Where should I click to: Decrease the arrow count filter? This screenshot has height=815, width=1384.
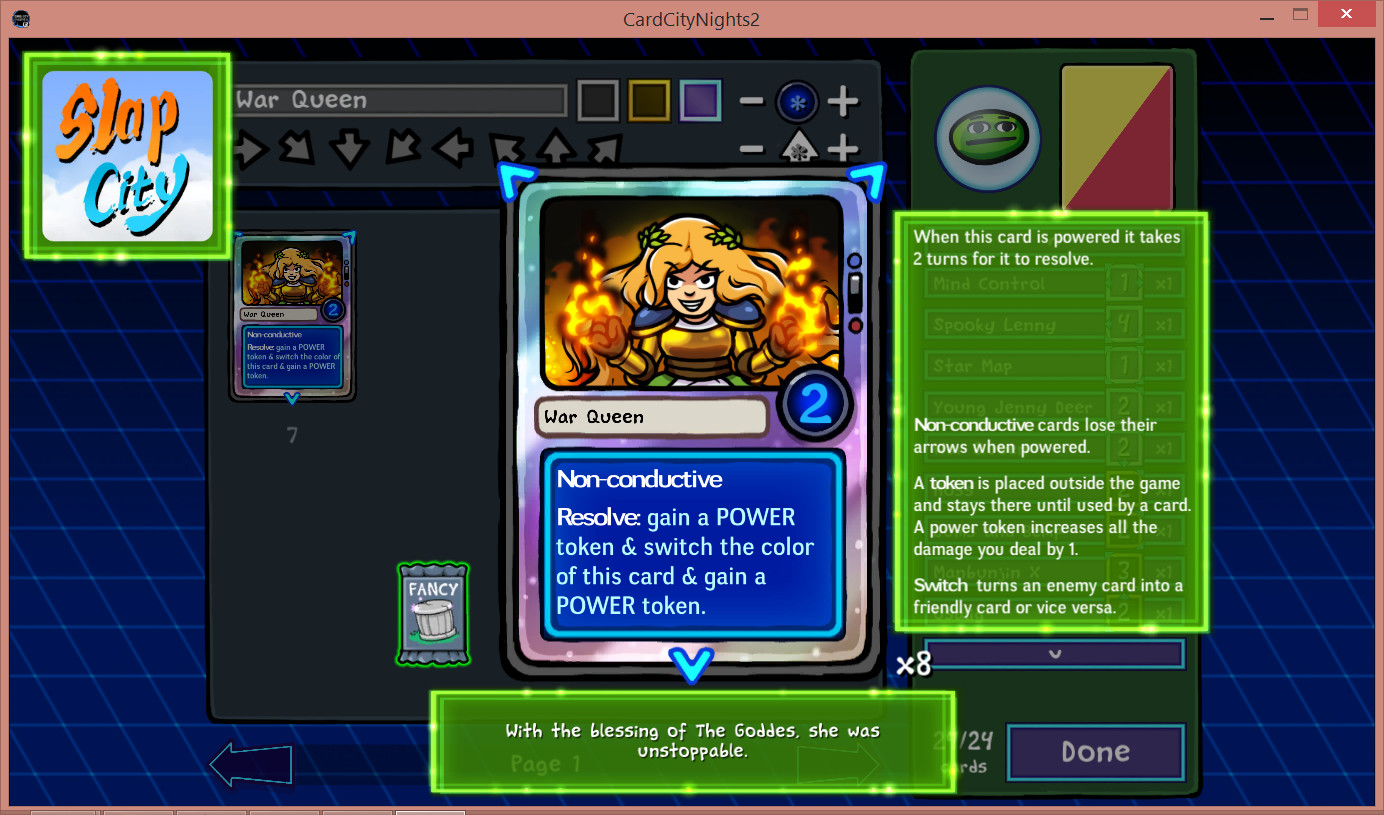point(752,149)
